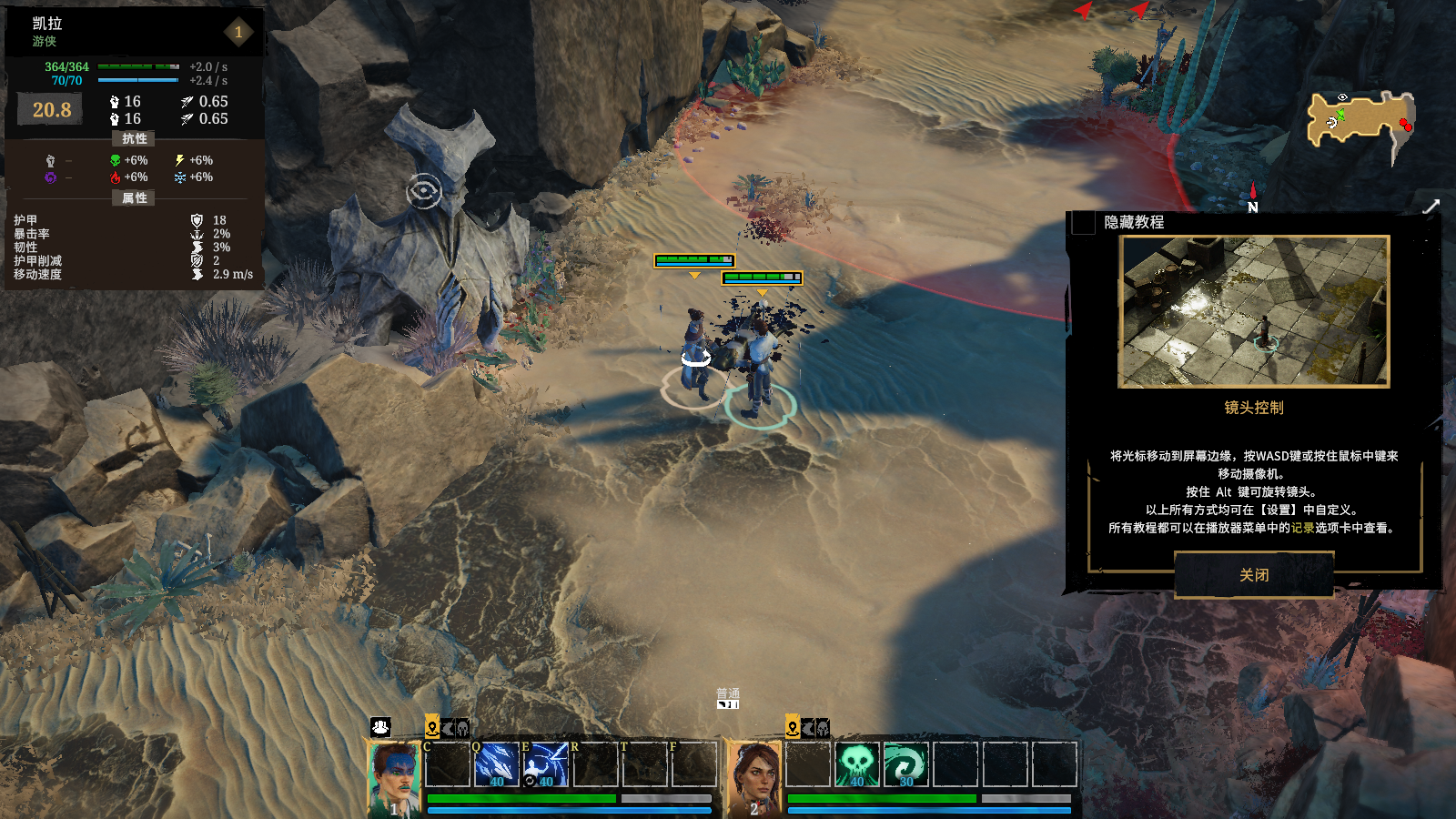Screen dimensions: 1456x819
Task: Select the helmet icon above character 2's portrait
Action: (x=822, y=727)
